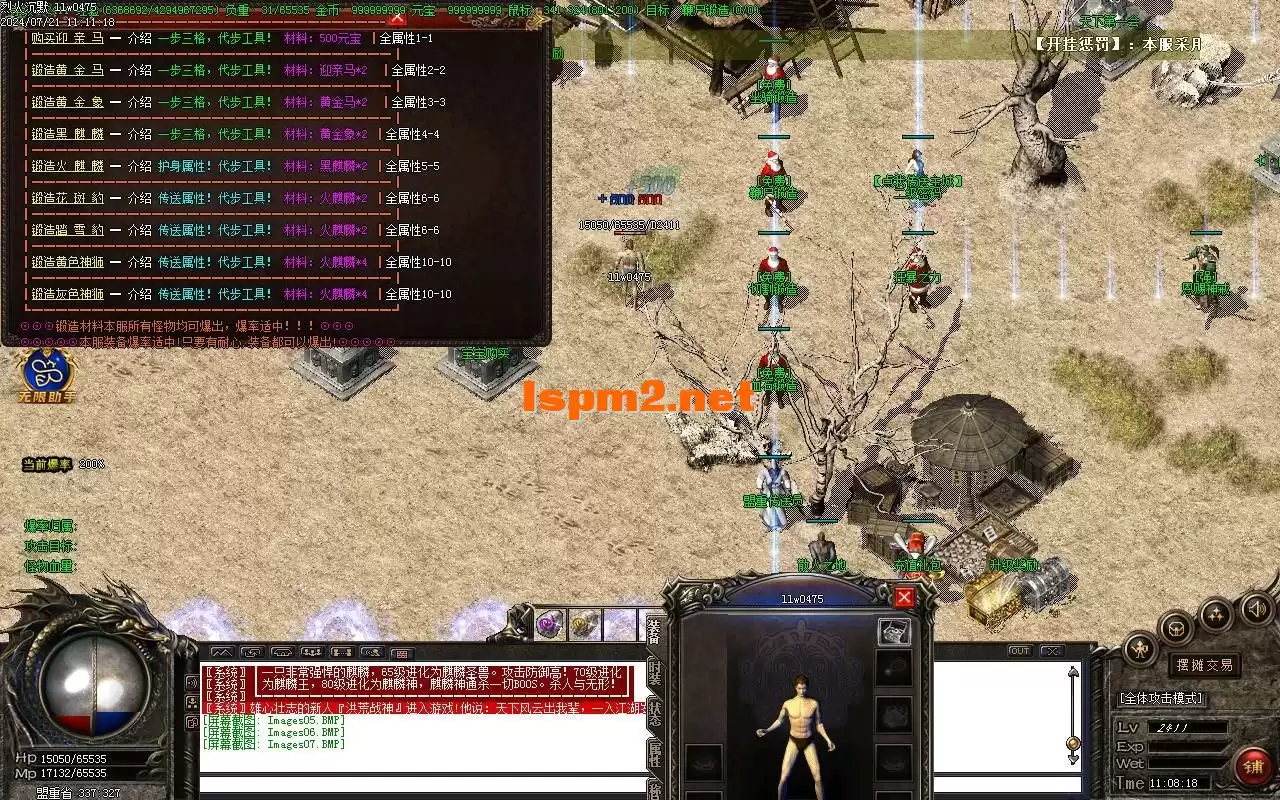Open the bag chest round icon
Viewport: 1280px width, 800px height.
(x=1177, y=628)
